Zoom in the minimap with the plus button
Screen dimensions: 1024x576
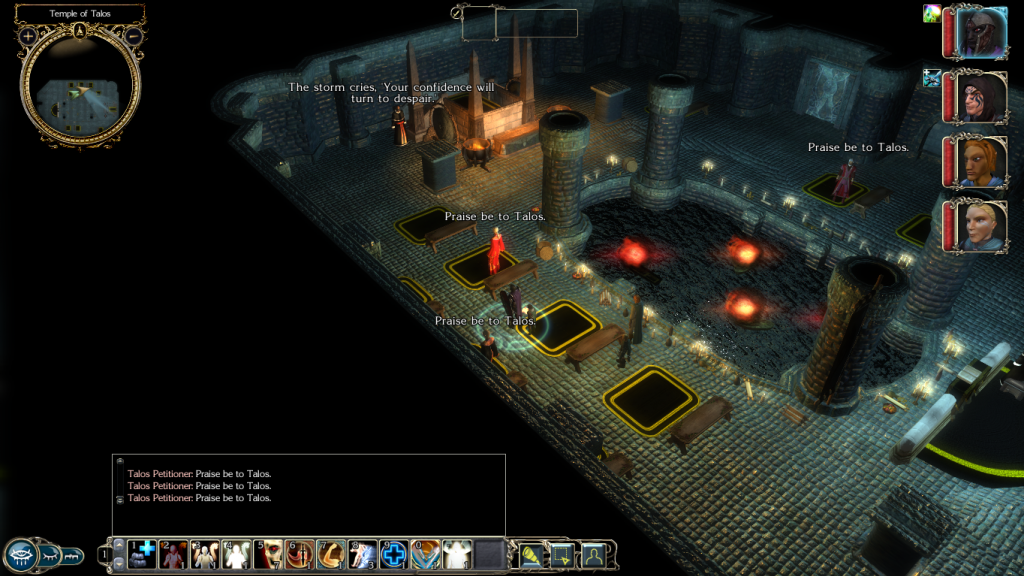pos(28,36)
